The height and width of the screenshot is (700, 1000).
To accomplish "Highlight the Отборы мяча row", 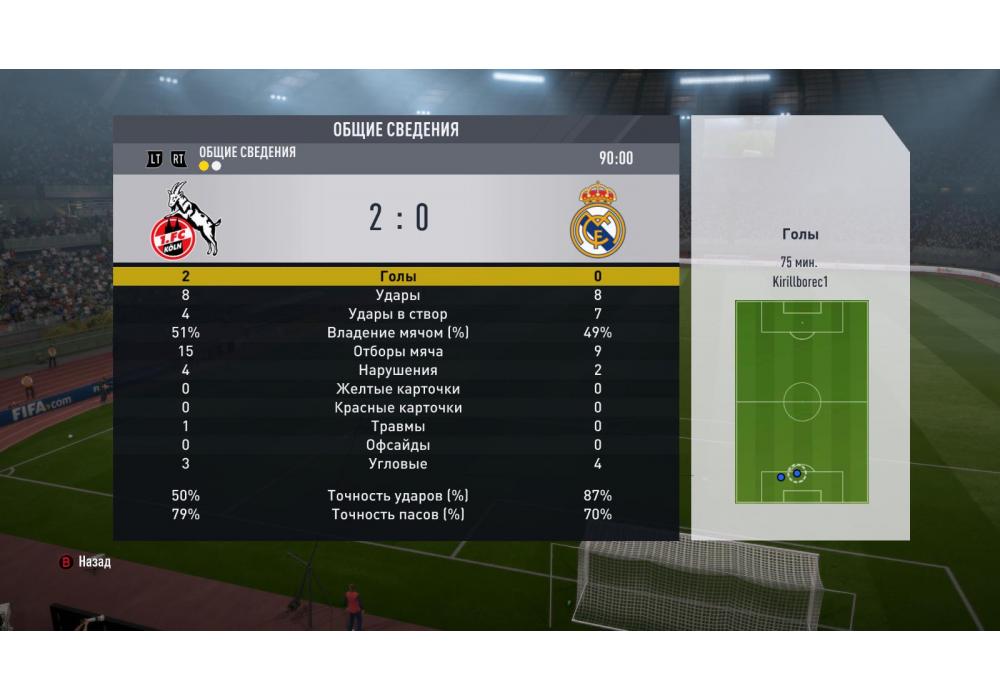I will click(397, 352).
